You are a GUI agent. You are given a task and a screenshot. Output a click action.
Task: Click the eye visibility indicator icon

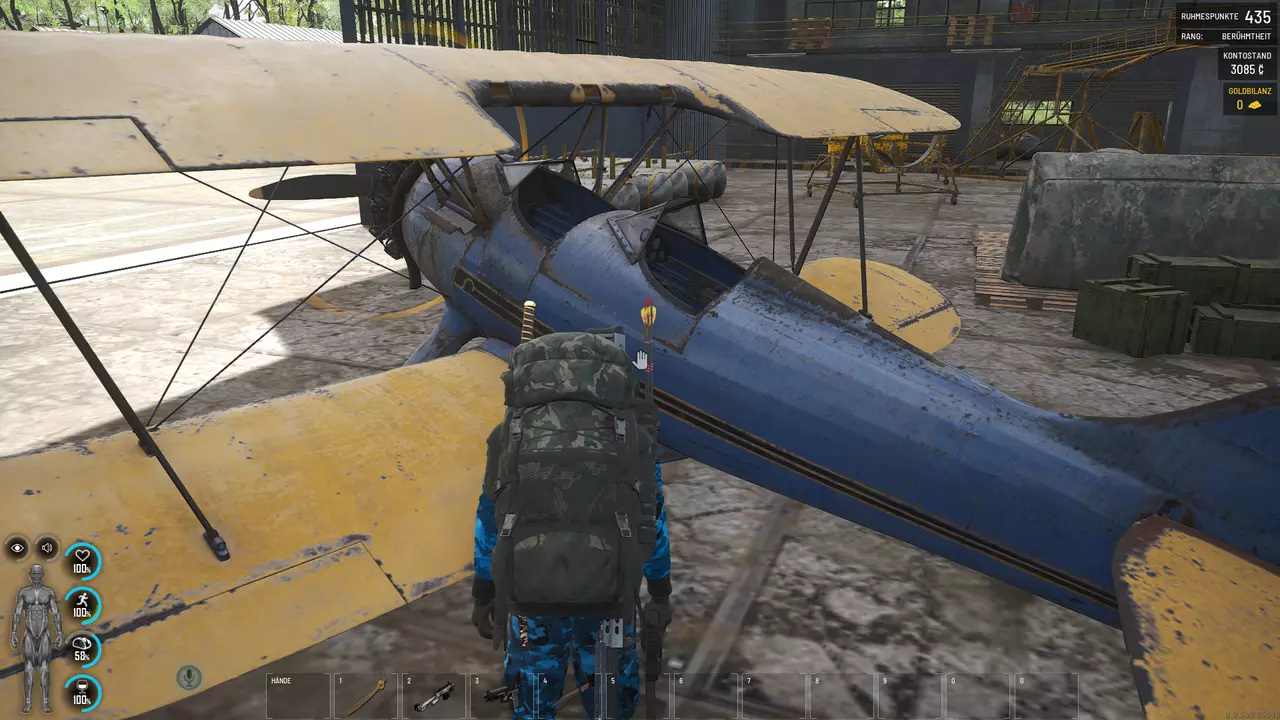pos(18,547)
